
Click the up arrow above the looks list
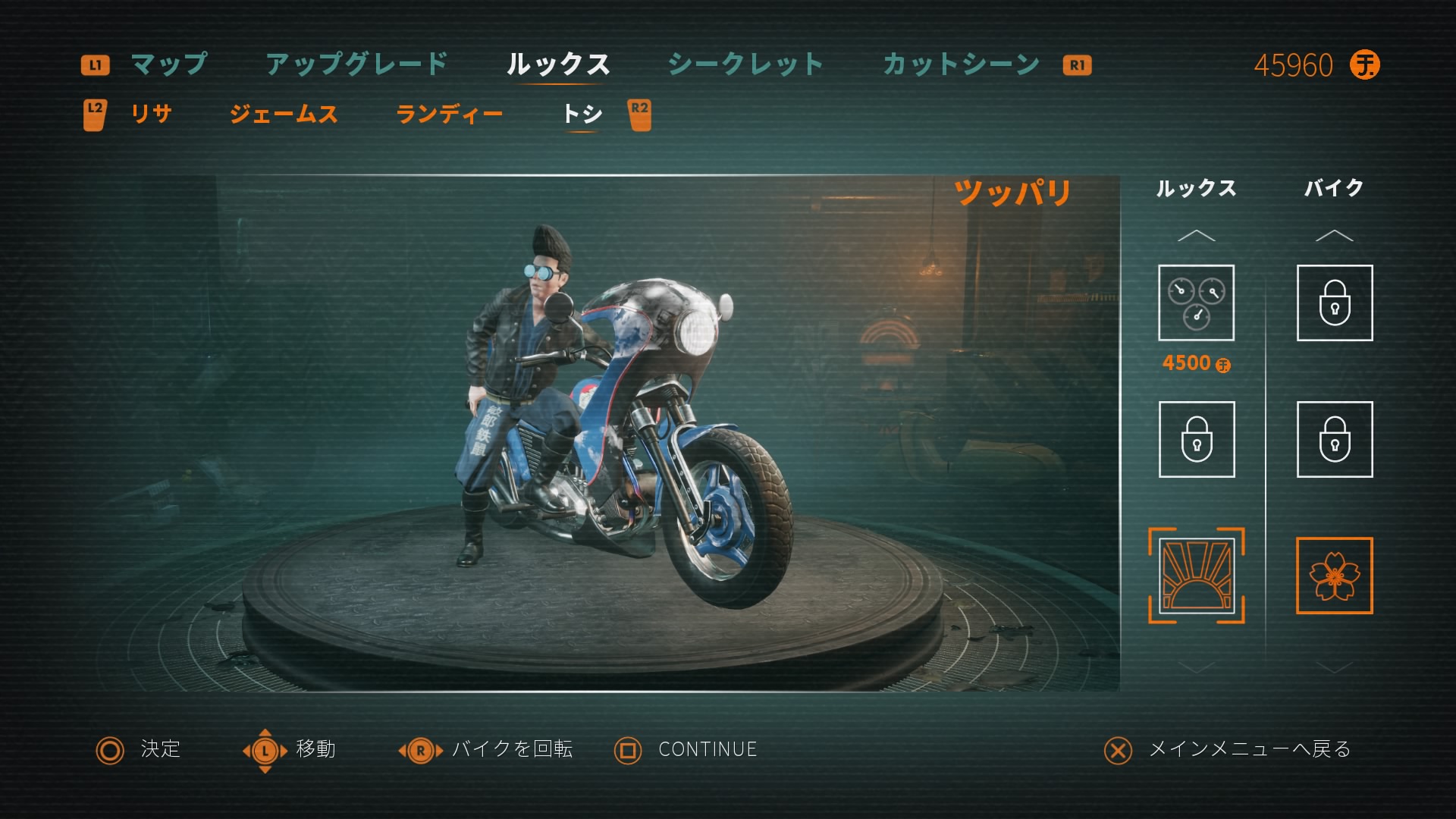point(1196,236)
